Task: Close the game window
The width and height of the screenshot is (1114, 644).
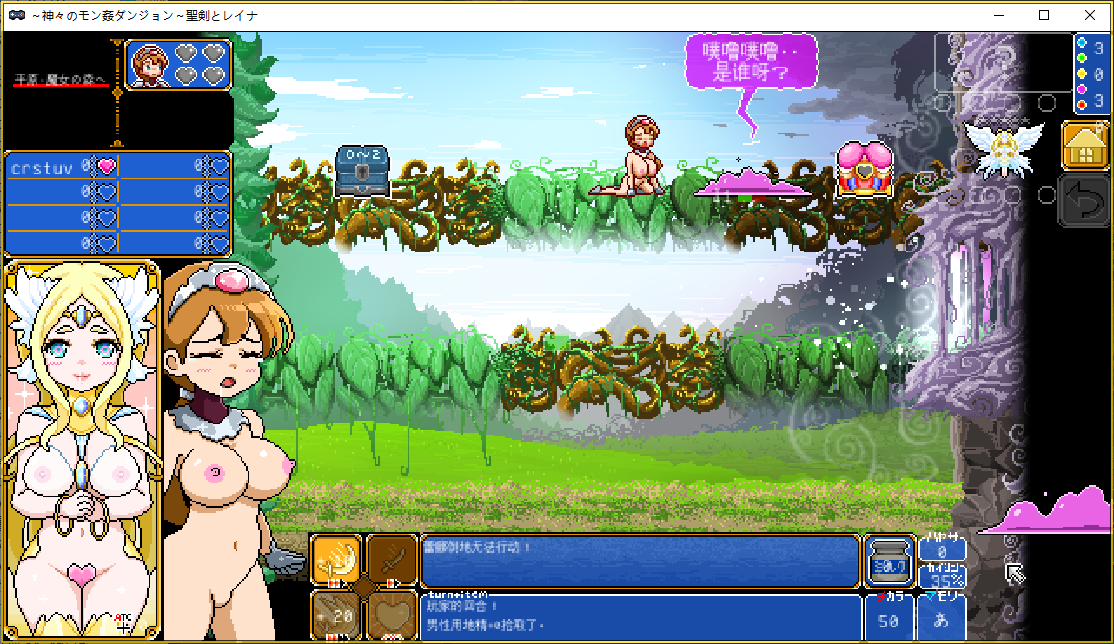Action: click(x=1090, y=15)
